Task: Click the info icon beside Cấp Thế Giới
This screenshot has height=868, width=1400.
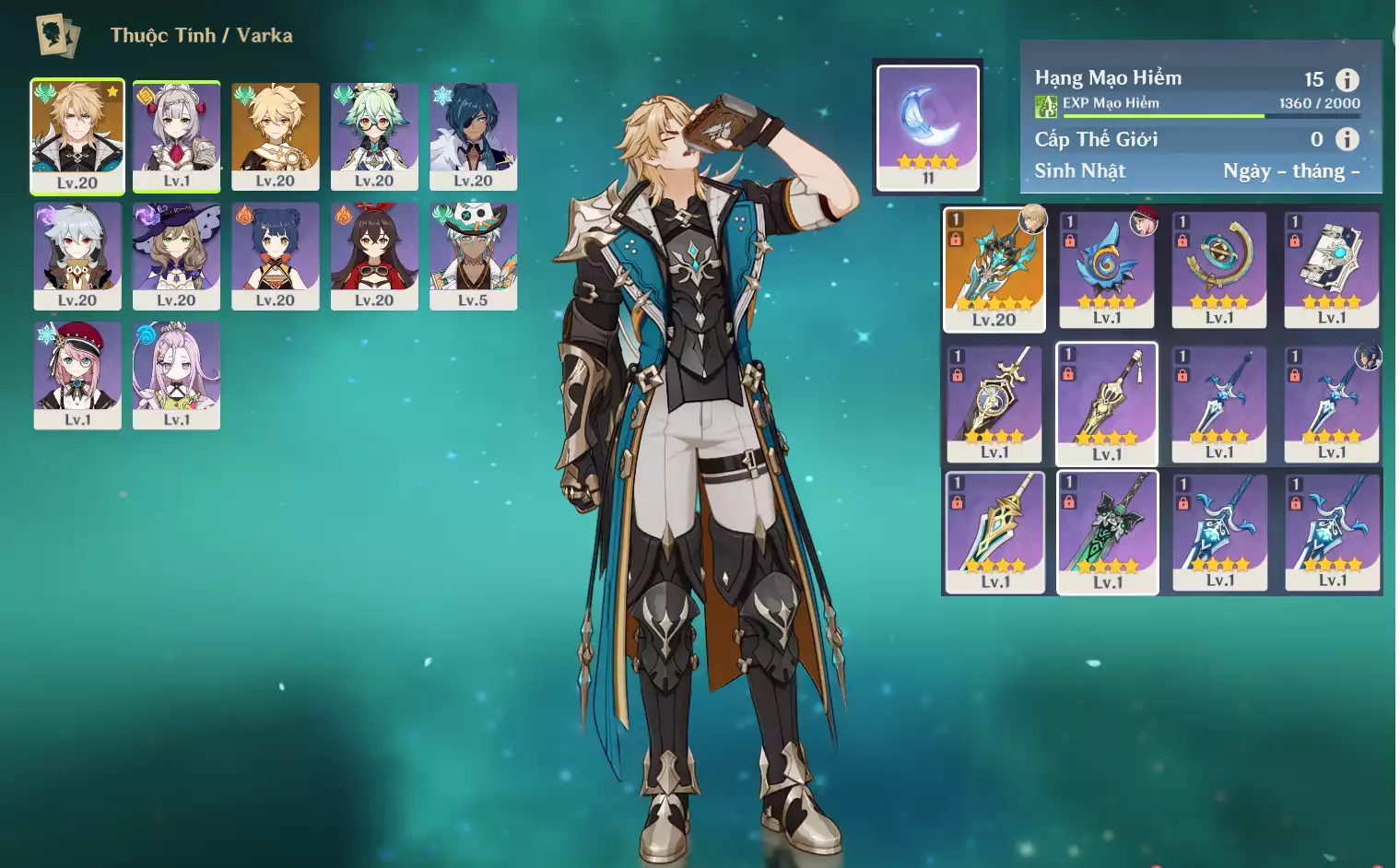Action: click(1347, 139)
